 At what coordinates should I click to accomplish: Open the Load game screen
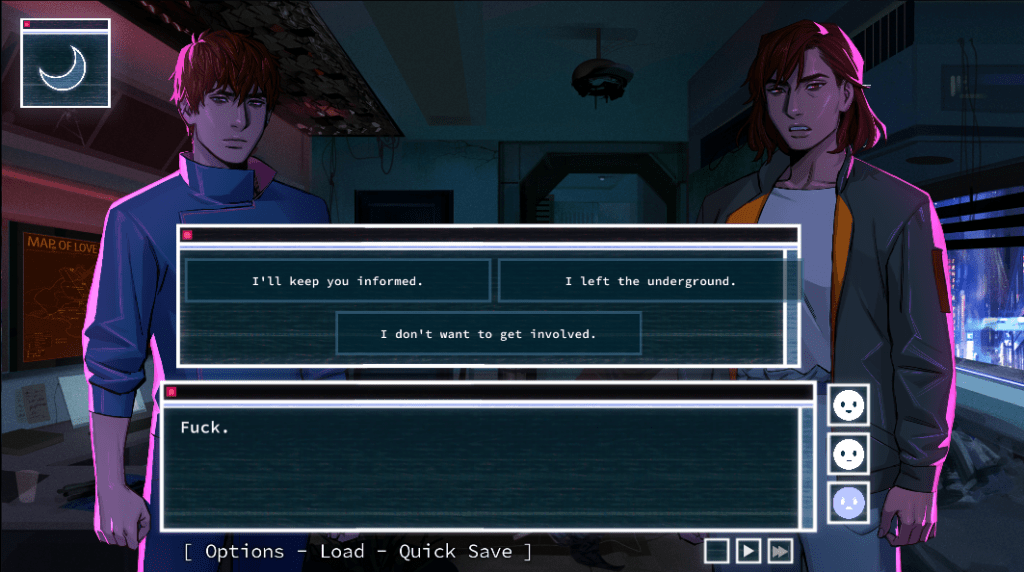tap(342, 551)
